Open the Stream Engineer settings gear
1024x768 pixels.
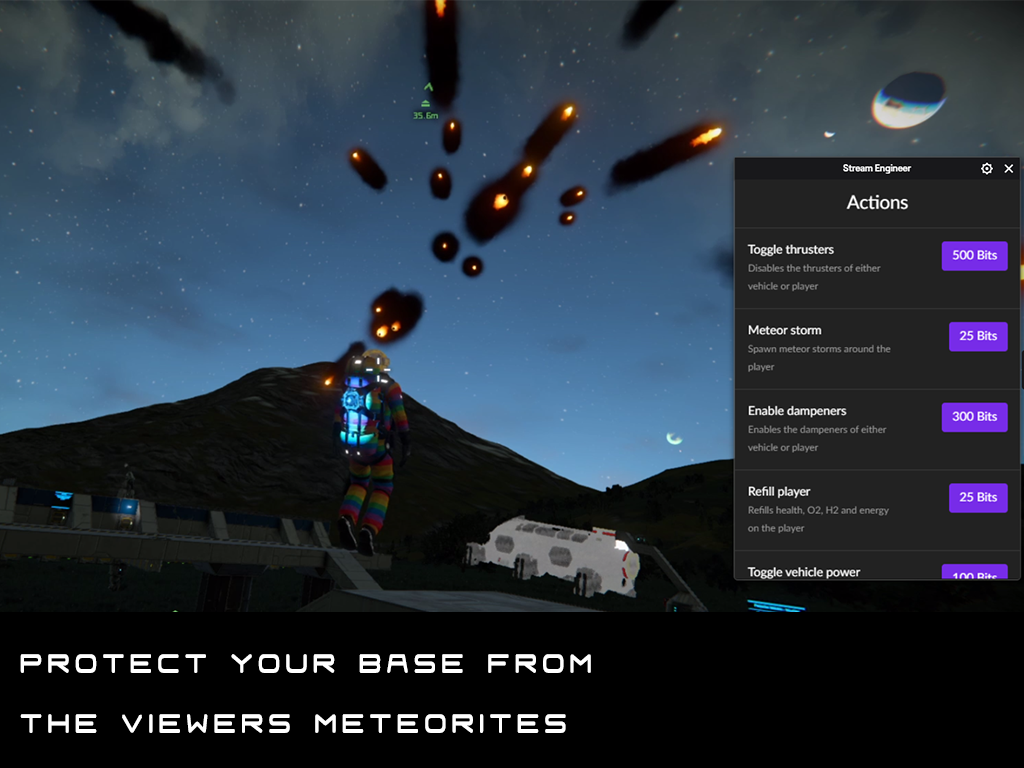[987, 169]
